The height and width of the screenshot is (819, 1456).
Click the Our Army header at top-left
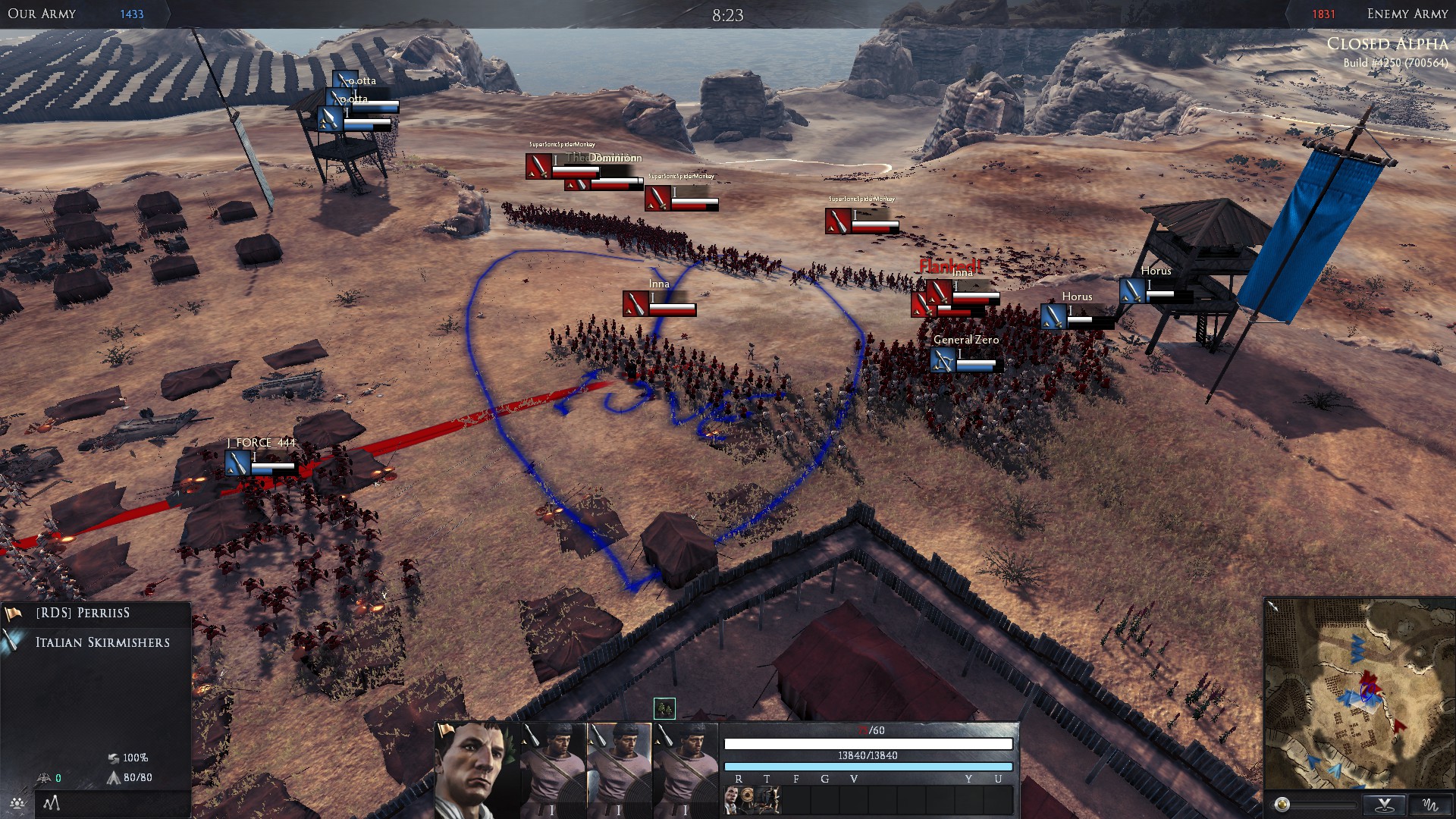(42, 13)
